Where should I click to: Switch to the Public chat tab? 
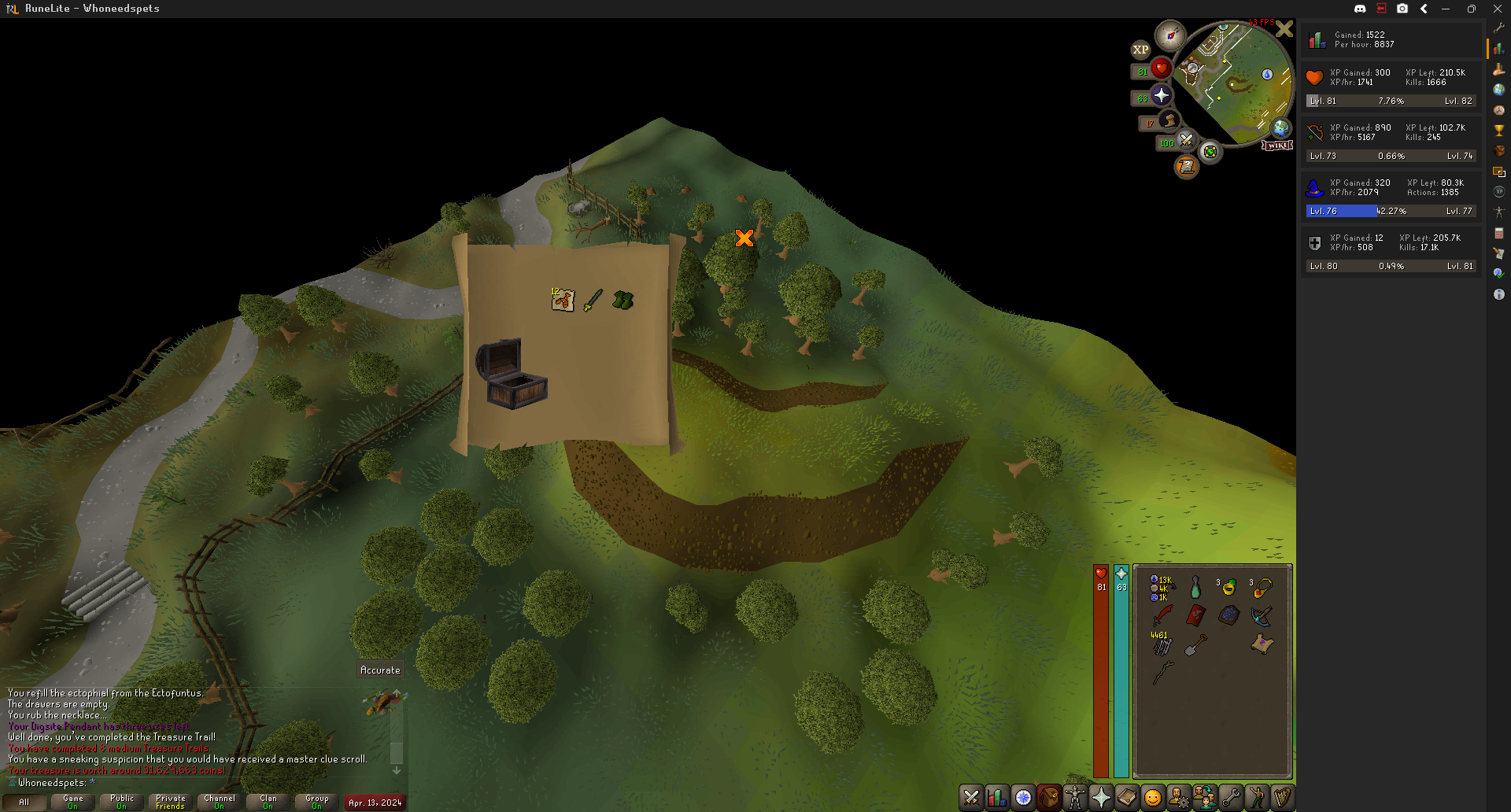pos(122,801)
